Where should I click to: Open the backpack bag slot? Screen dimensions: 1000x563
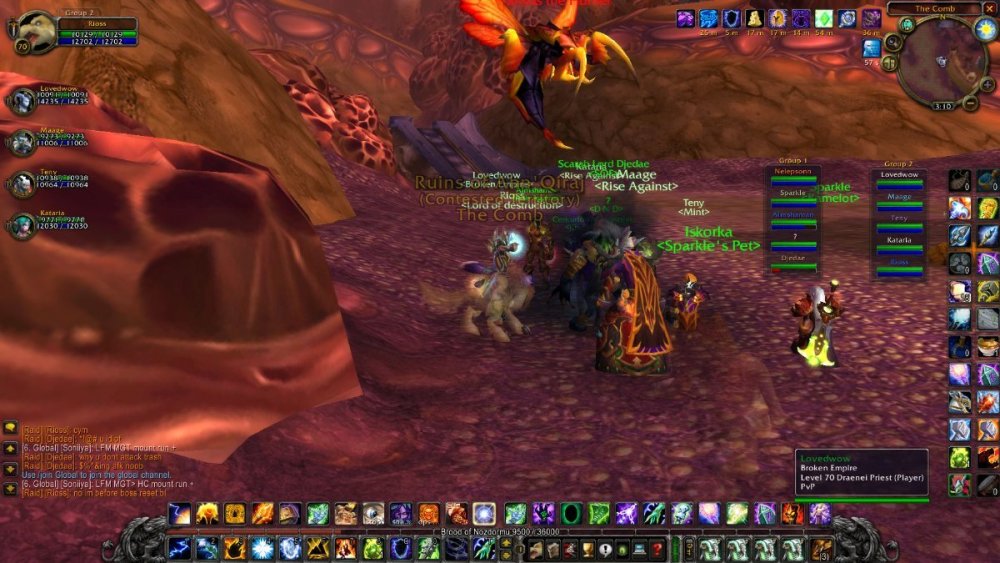click(820, 548)
